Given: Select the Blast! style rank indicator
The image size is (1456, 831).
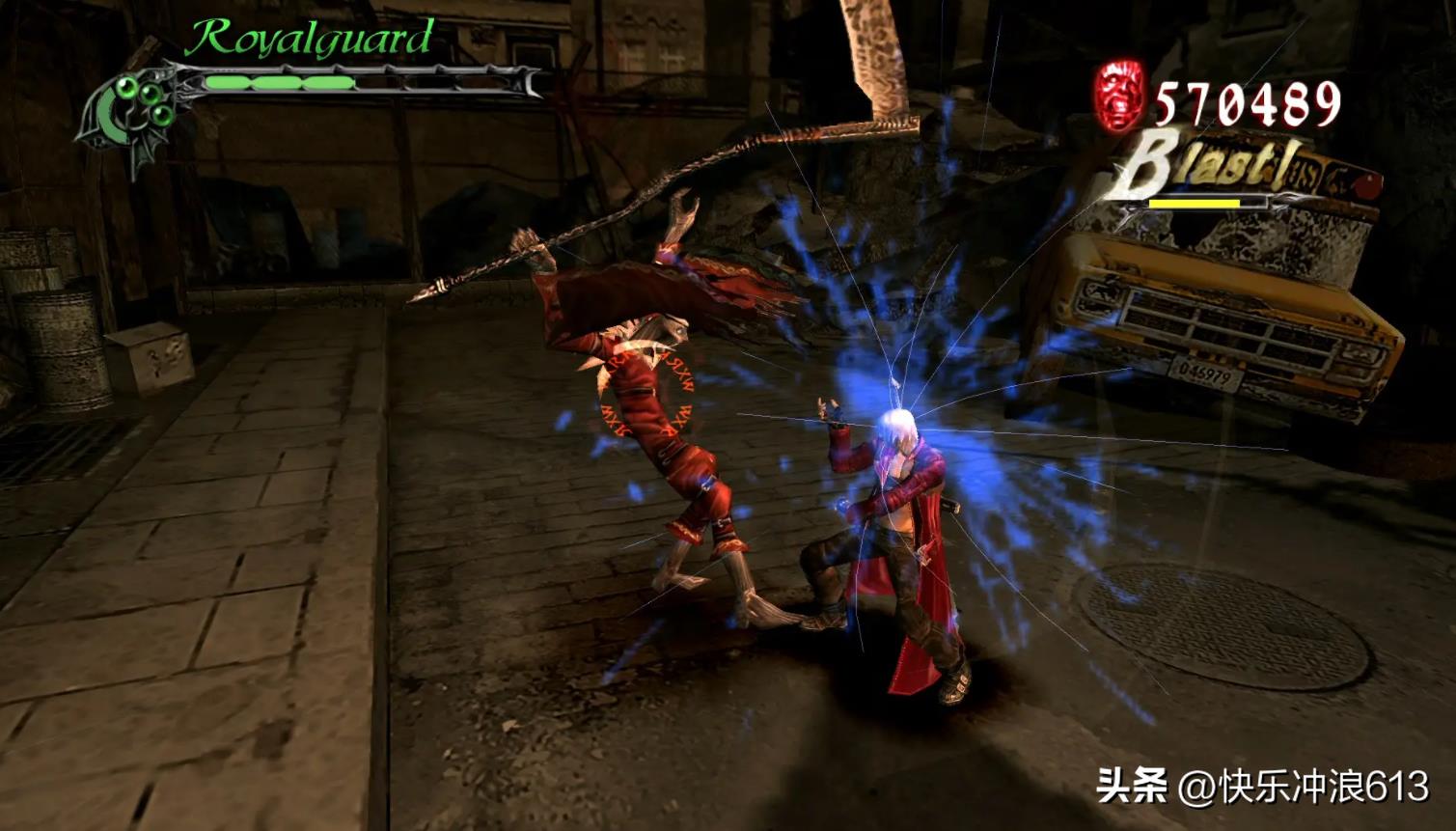Looking at the screenshot, I should pyautogui.click(x=1206, y=174).
